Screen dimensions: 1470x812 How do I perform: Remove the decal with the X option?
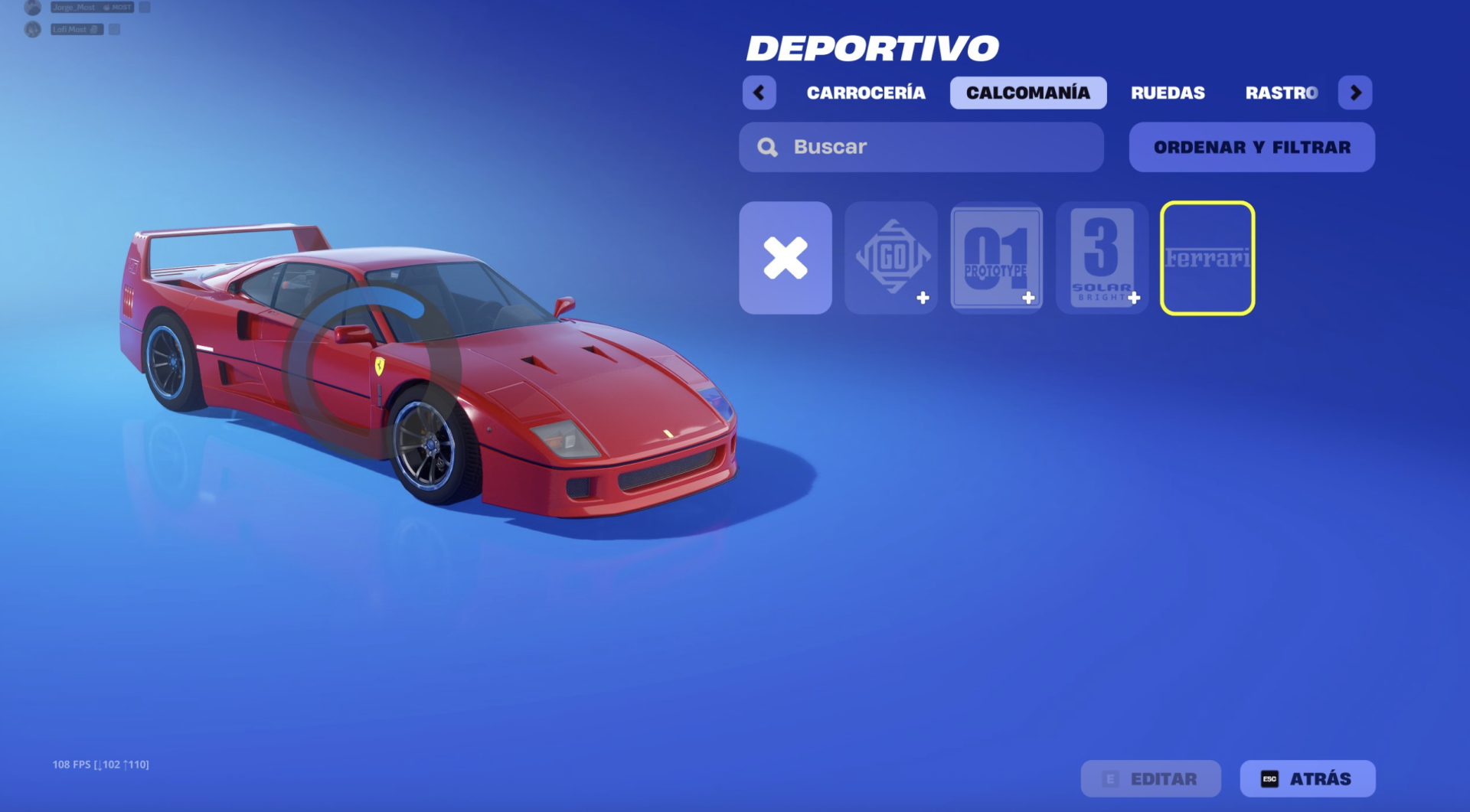[786, 258]
